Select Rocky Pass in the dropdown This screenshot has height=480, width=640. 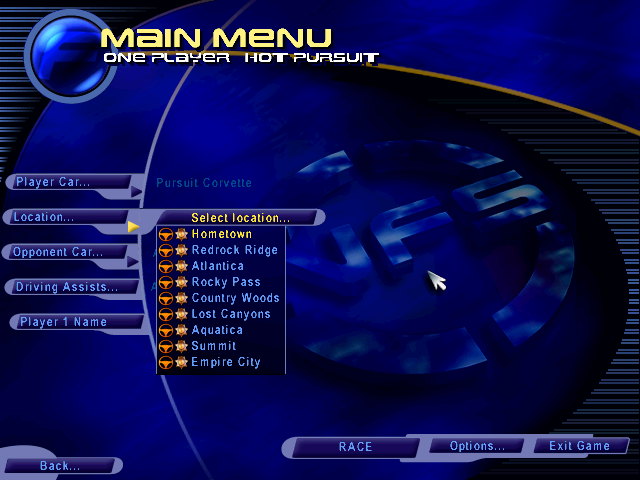226,282
